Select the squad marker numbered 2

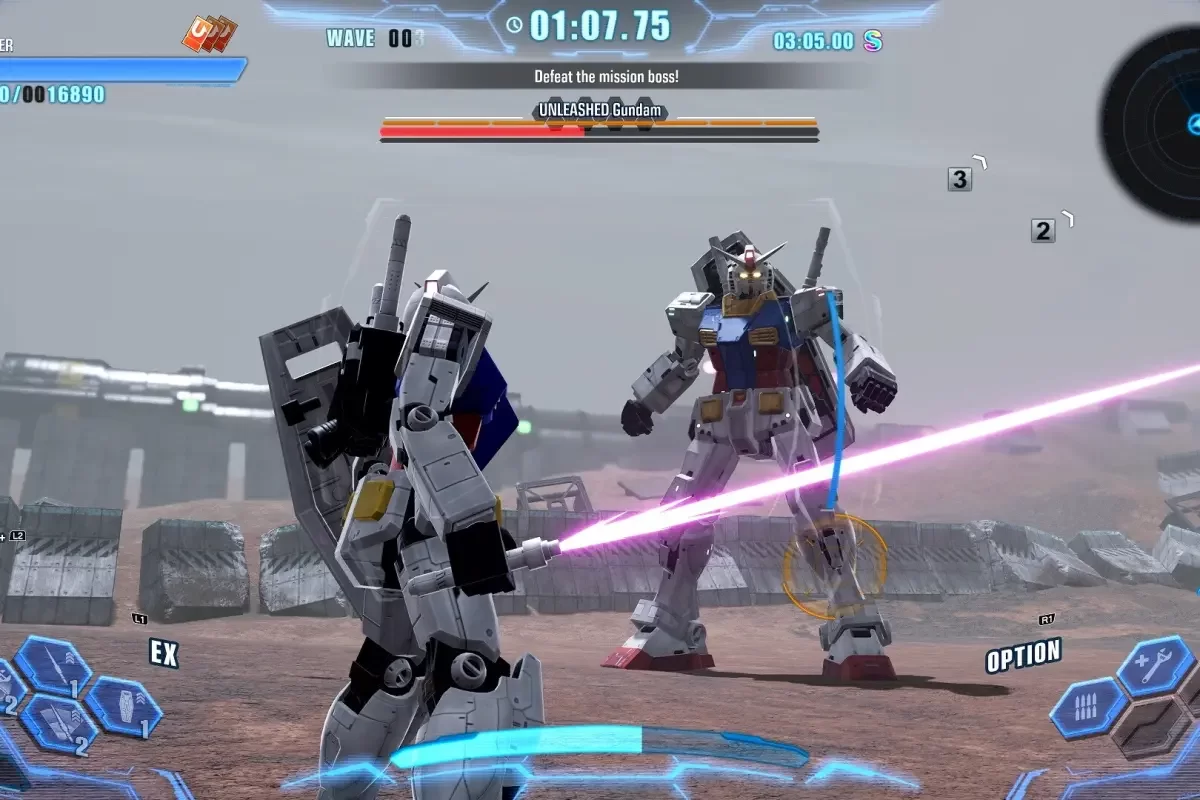tap(1043, 231)
